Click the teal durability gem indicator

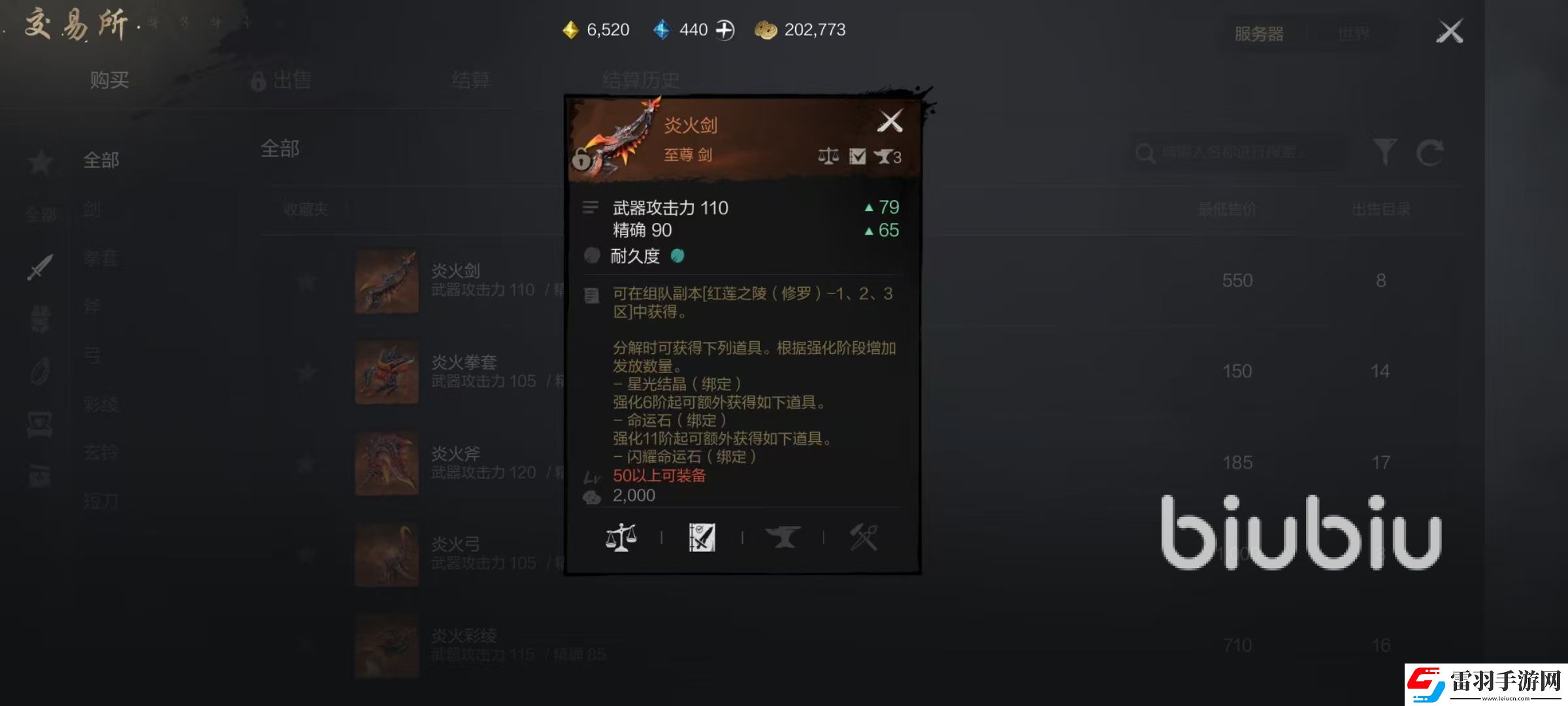click(x=678, y=256)
